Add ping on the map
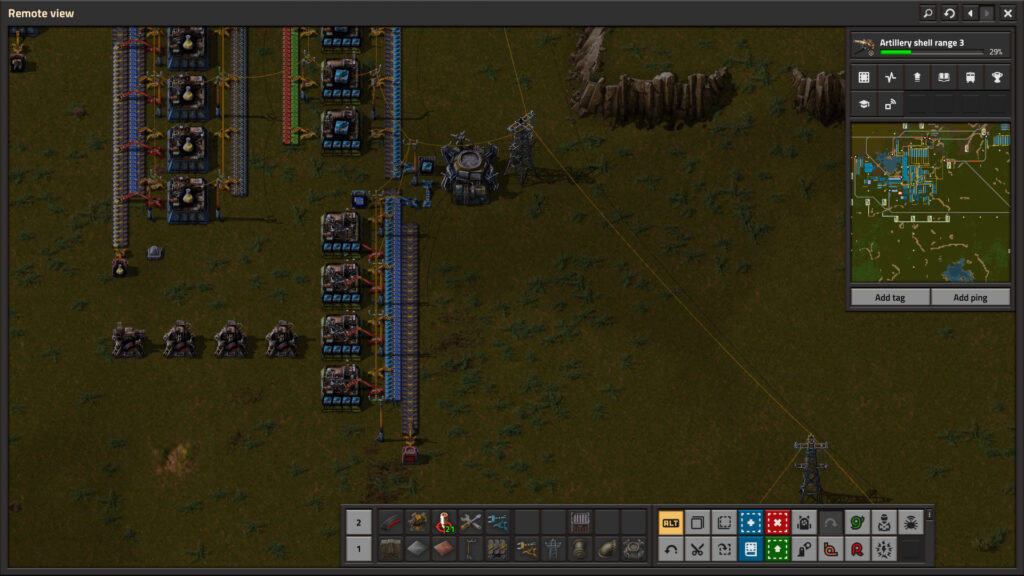The height and width of the screenshot is (576, 1024). tap(970, 298)
